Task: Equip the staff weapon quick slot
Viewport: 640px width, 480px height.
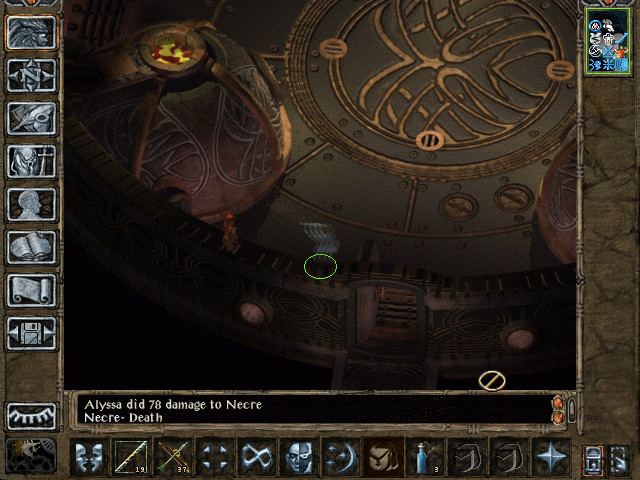Action: point(131,457)
